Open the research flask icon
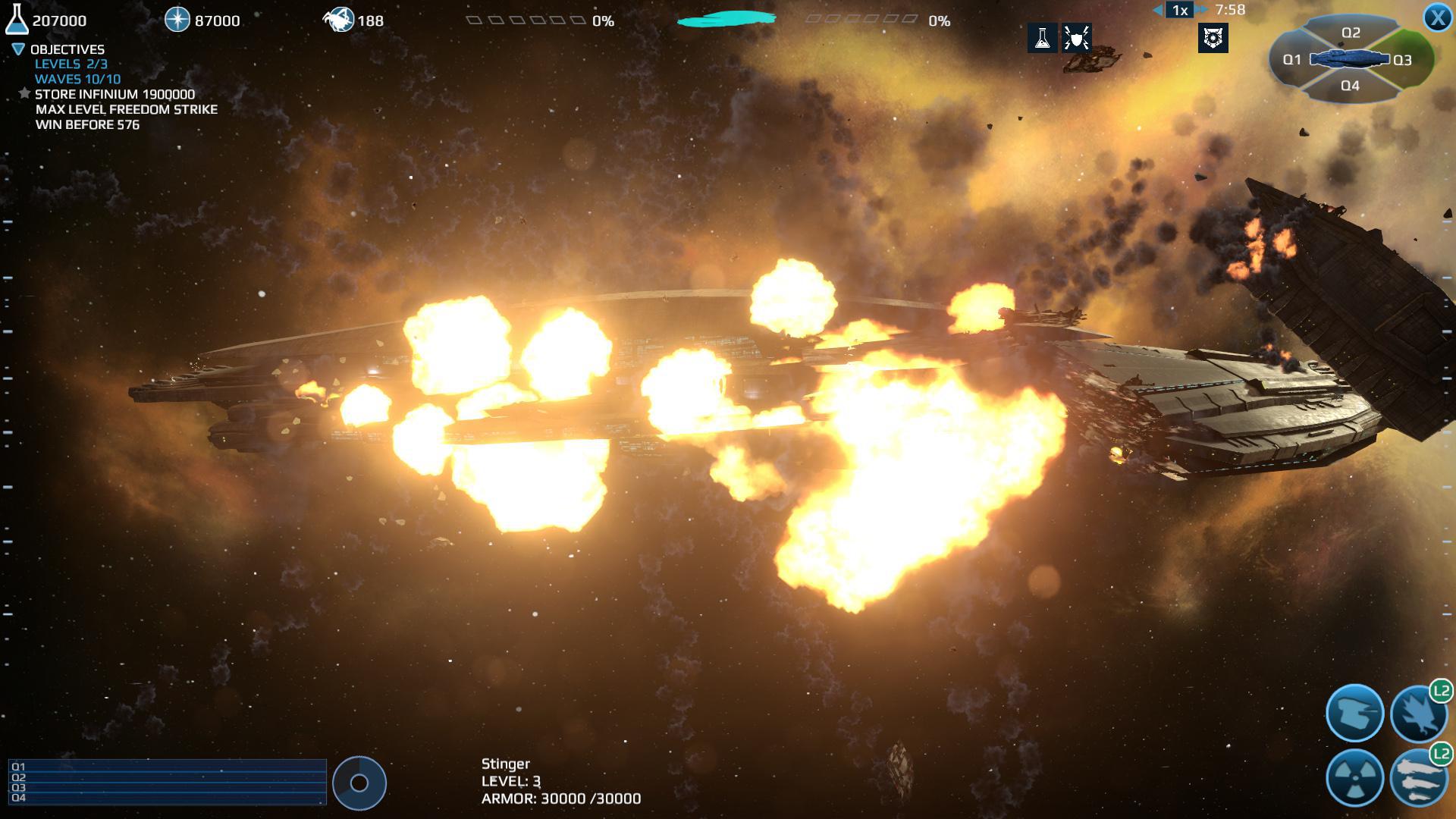 (x=1043, y=39)
